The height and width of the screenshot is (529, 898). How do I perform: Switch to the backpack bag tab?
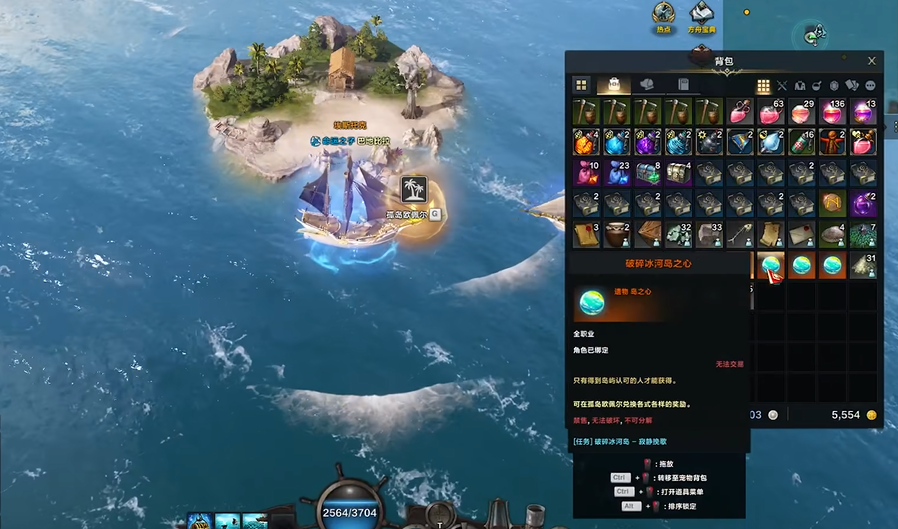(613, 86)
